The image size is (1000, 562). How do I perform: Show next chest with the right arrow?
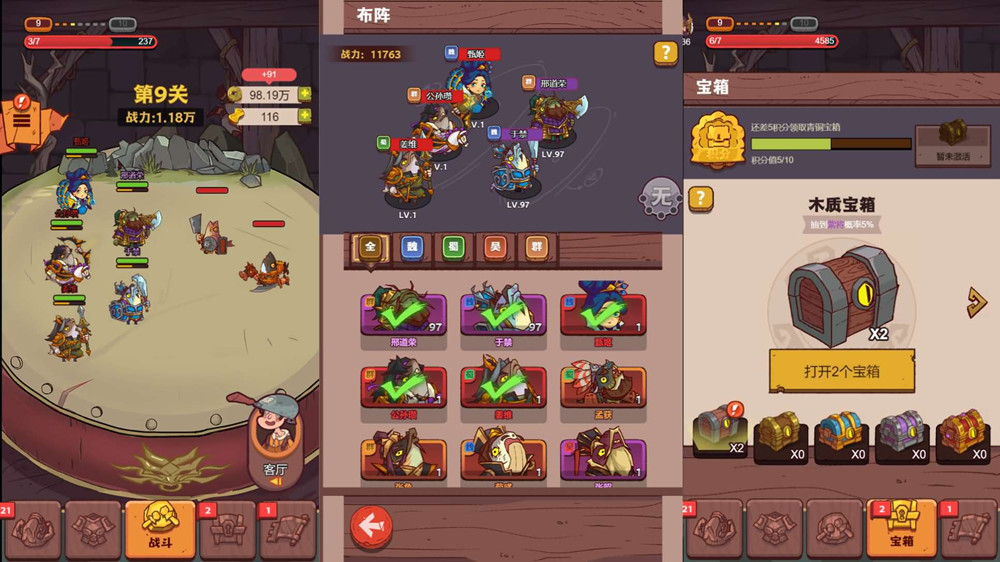point(977,302)
